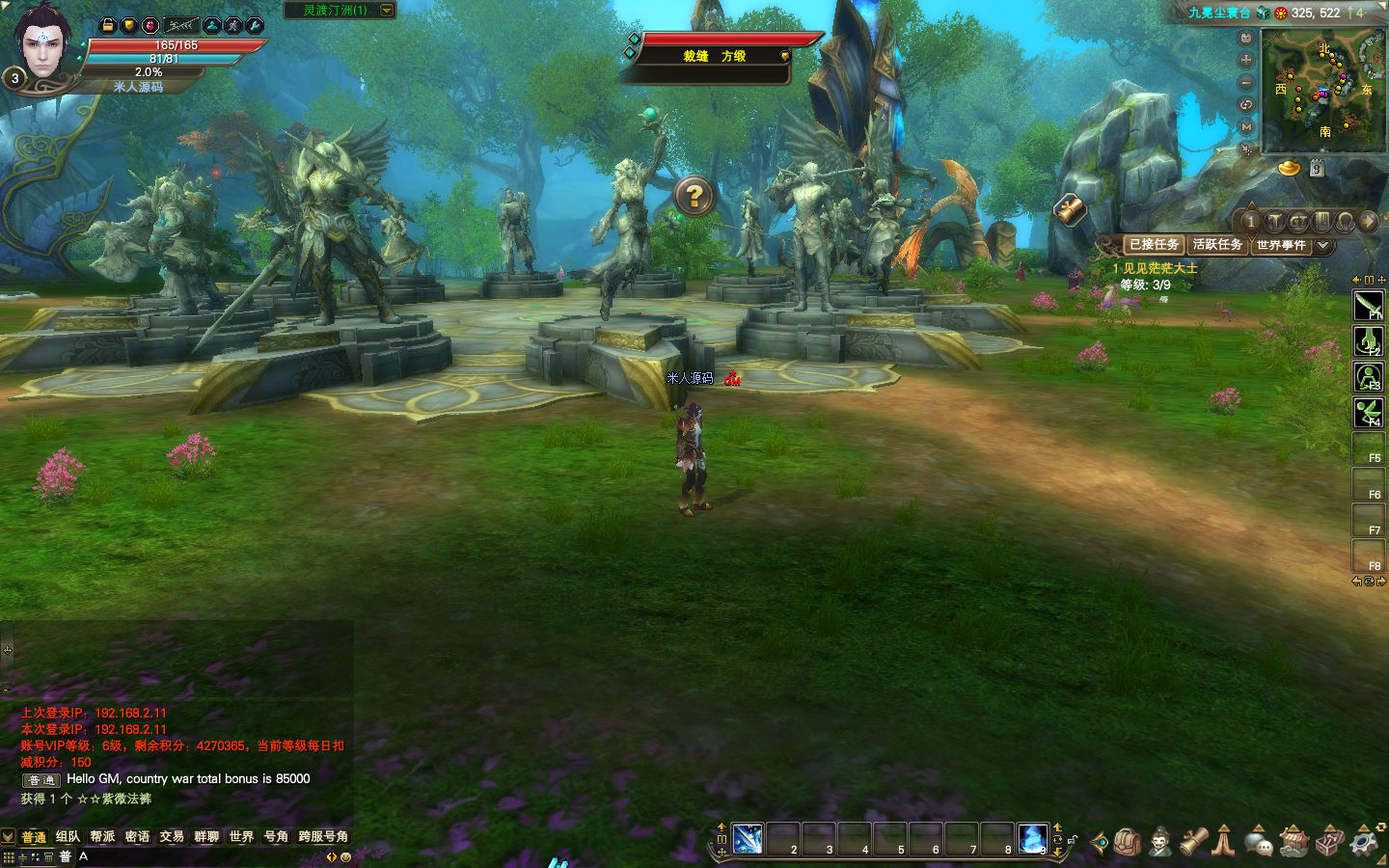Select the 世界 world chat channel tab
The height and width of the screenshot is (868, 1389).
coord(241,836)
